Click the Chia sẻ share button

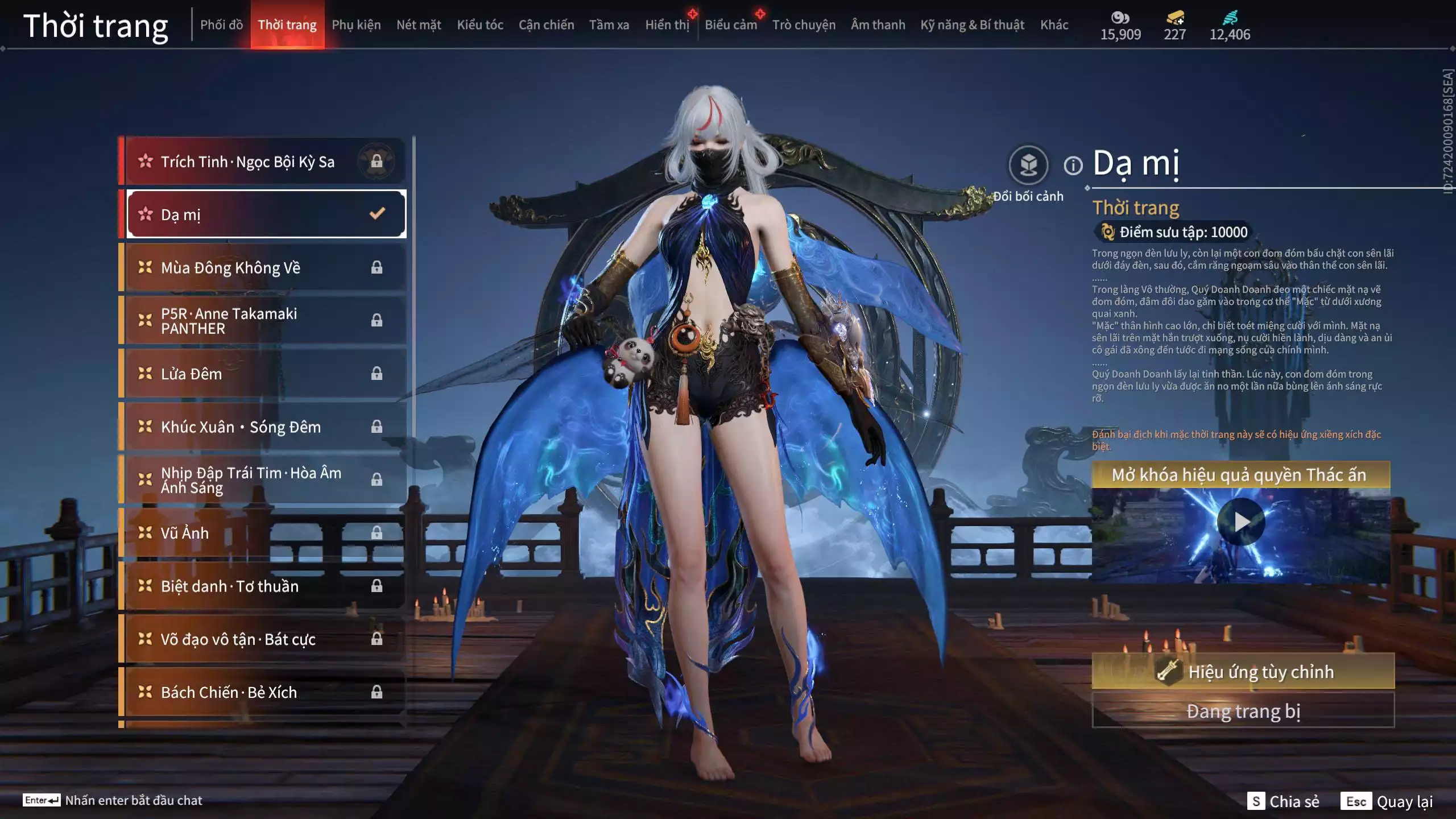pos(1284,801)
